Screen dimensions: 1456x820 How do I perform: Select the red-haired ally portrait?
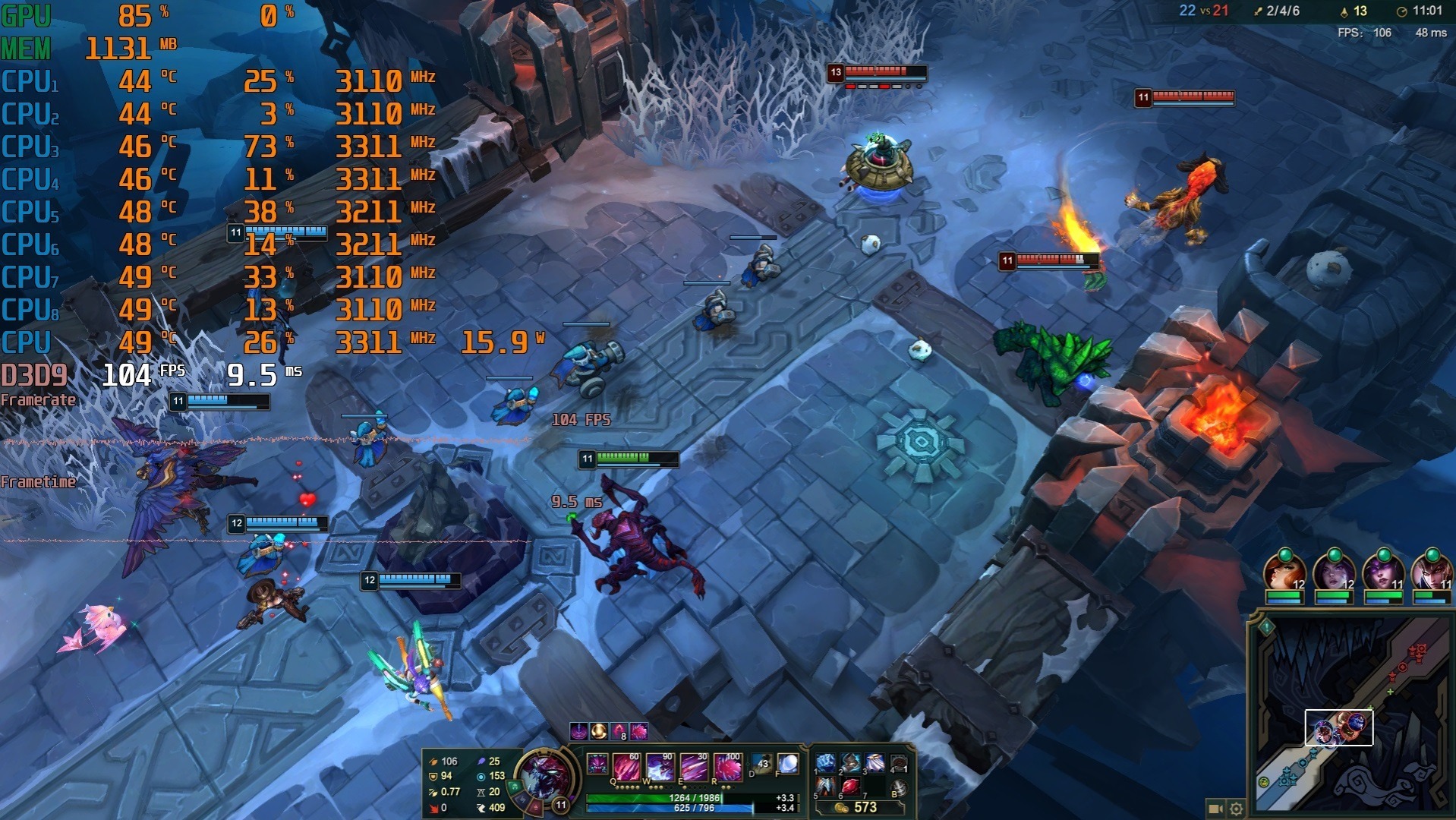(1284, 575)
